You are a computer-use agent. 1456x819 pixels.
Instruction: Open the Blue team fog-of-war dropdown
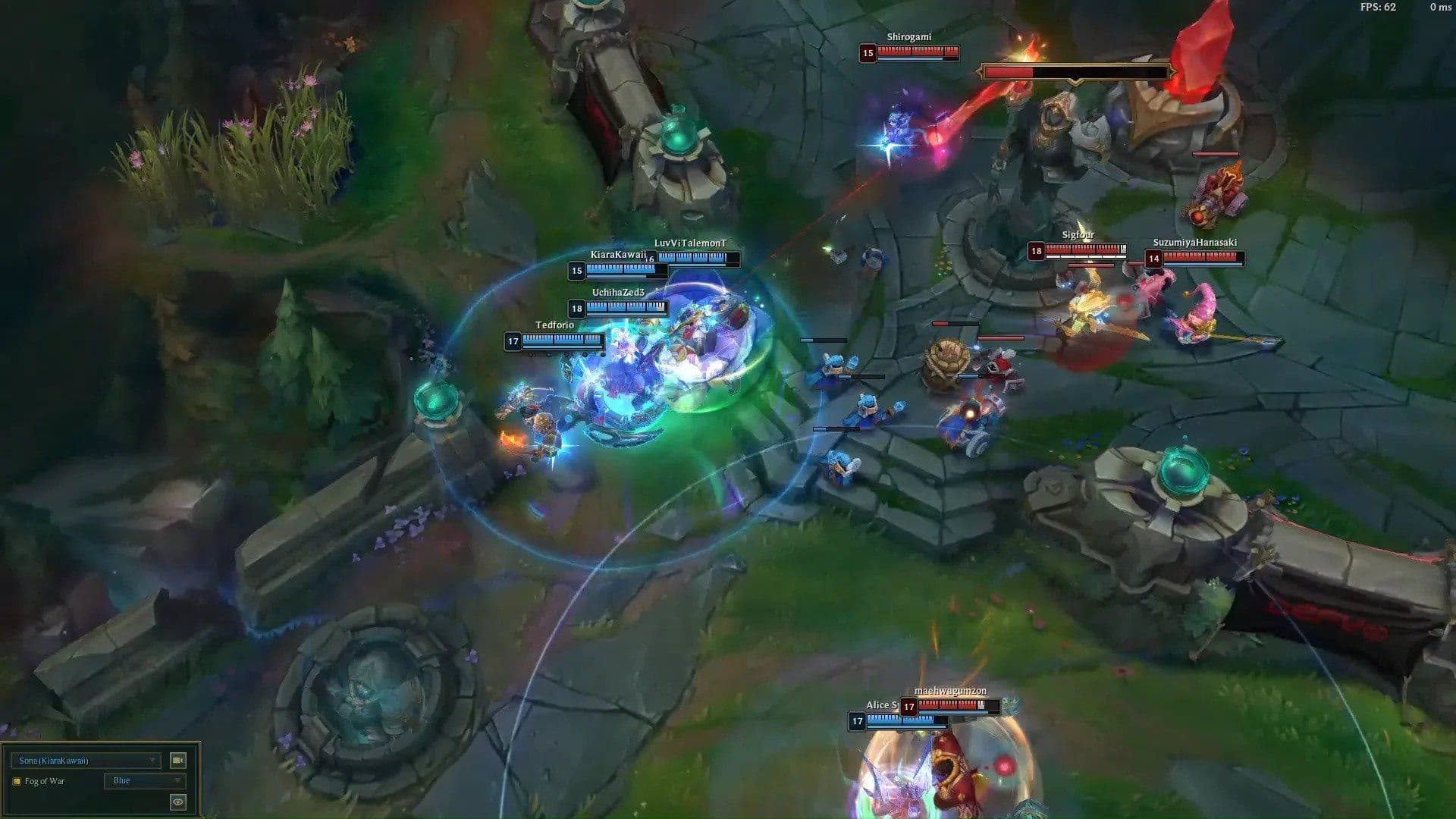(x=144, y=781)
